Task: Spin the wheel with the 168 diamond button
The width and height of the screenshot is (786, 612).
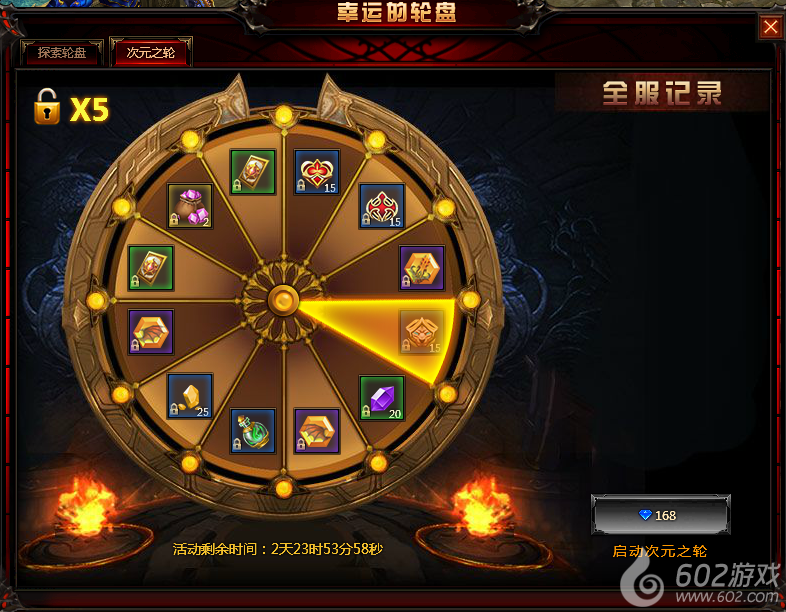Action: tap(660, 515)
